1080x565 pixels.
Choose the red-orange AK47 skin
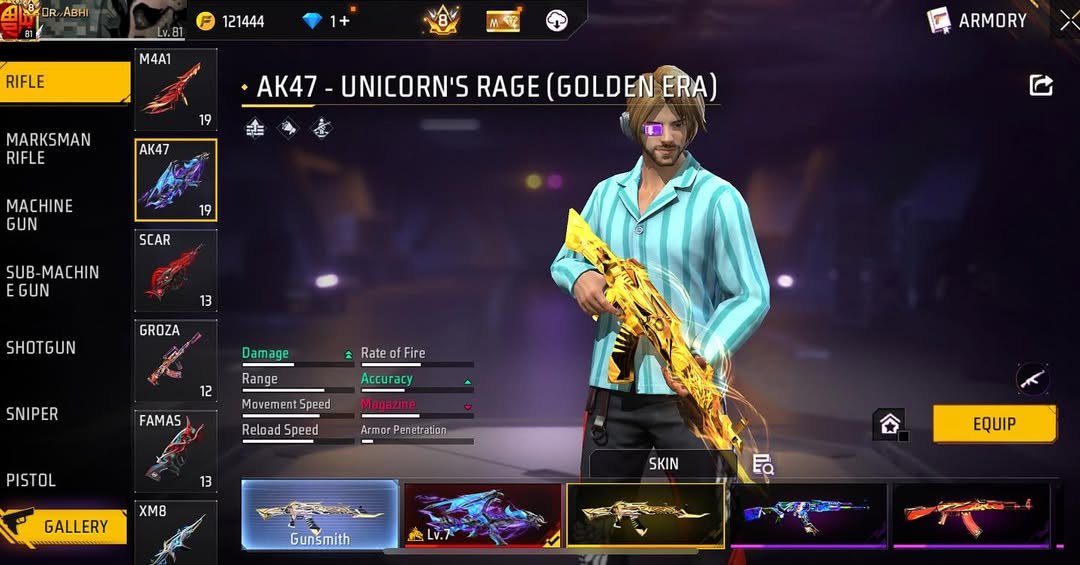tap(971, 515)
